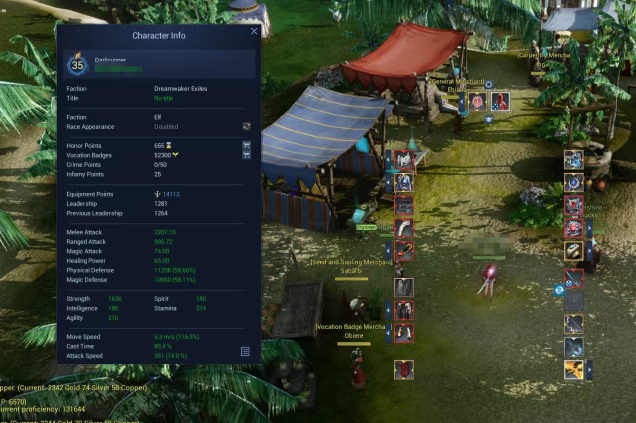Select the gold ring equipment slot
Viewport: 636px width, 423px height.
click(x=574, y=251)
